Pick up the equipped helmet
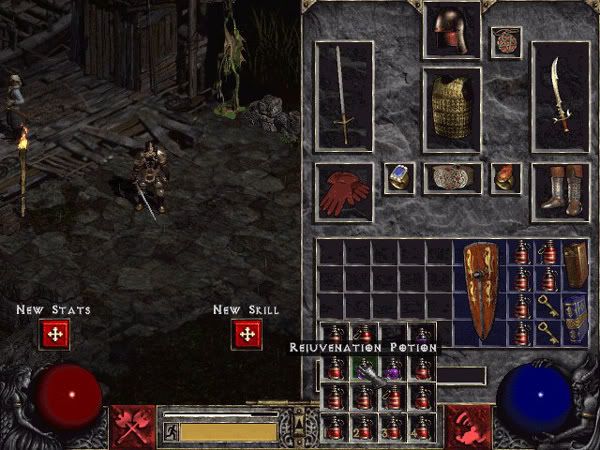This screenshot has height=450, width=600. 451,31
